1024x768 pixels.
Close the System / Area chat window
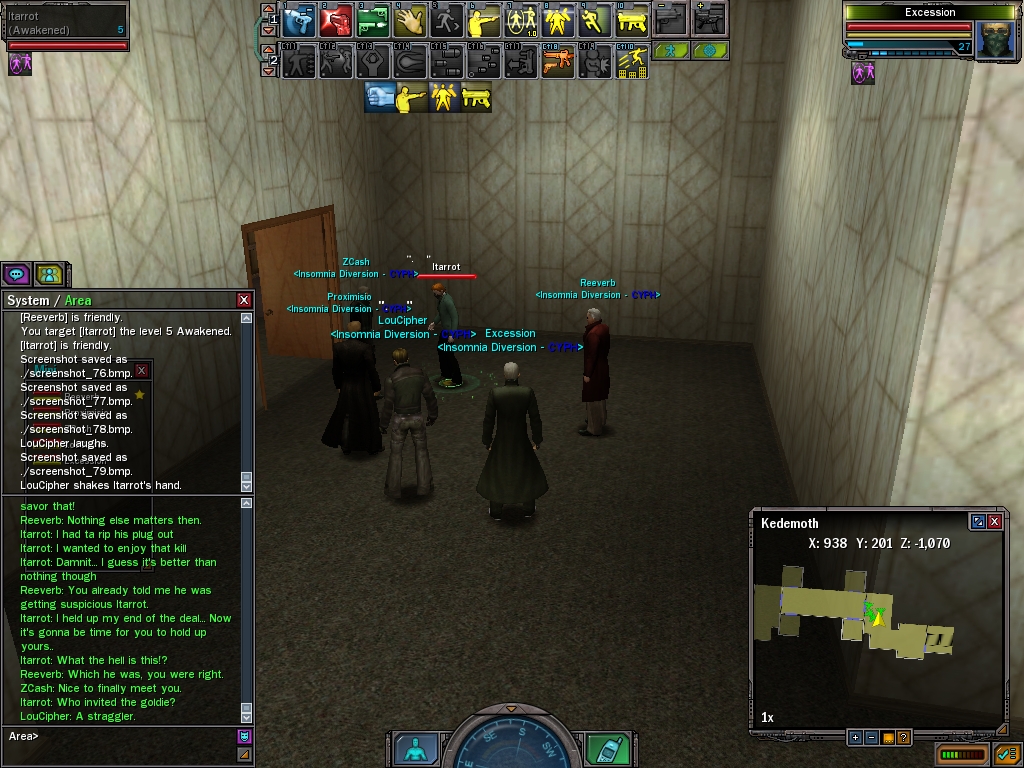[244, 300]
